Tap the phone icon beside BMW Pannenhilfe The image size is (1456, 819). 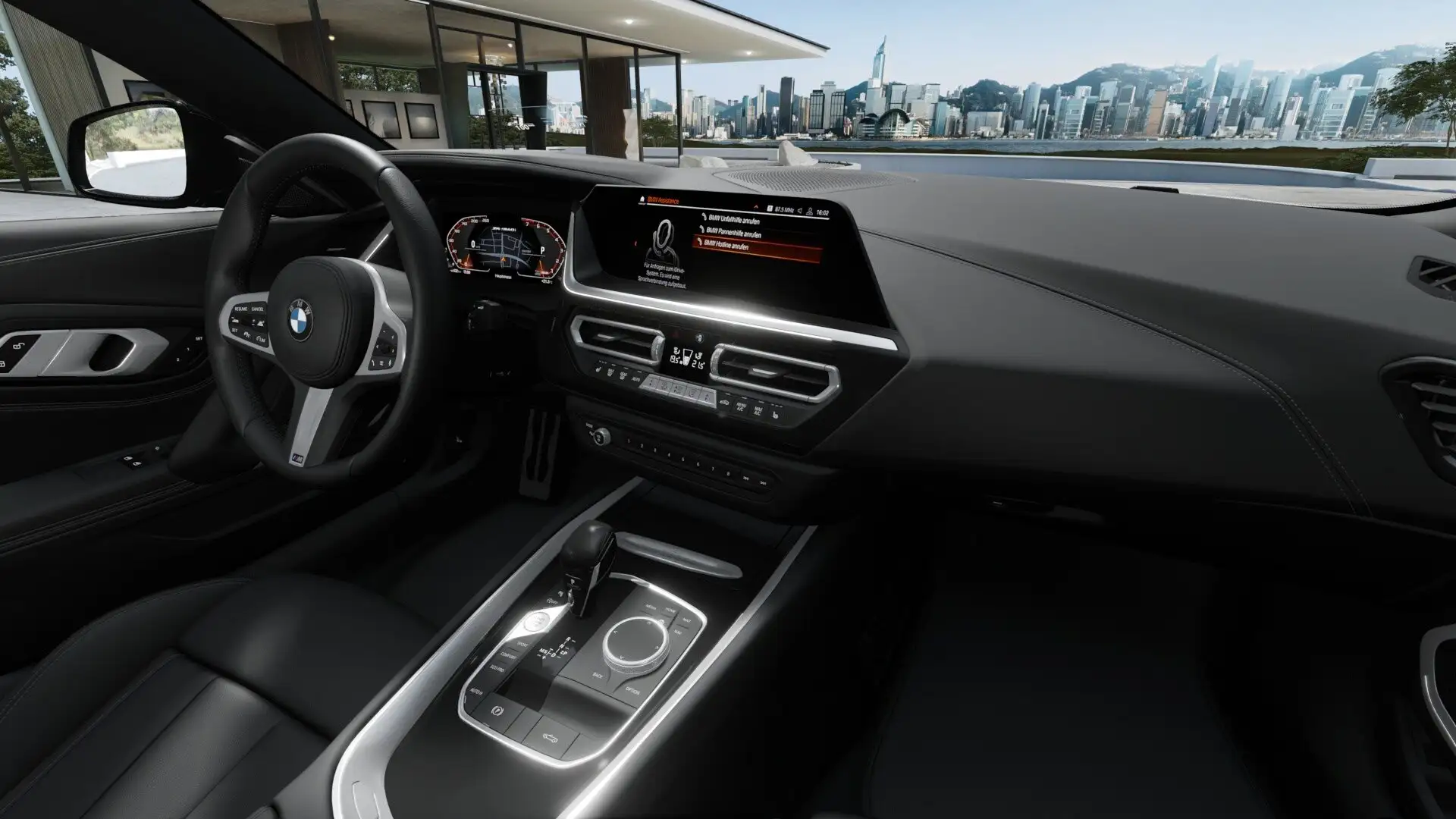701,229
